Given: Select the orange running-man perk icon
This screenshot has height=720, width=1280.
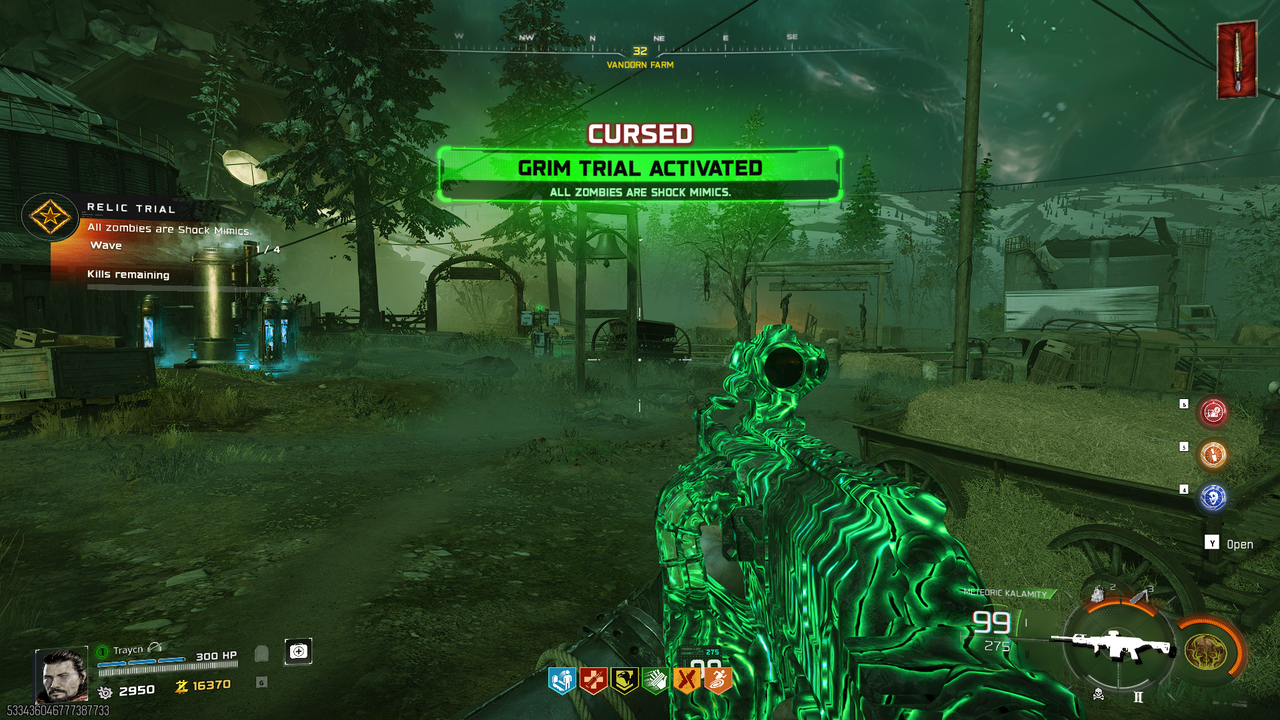Looking at the screenshot, I should click(x=718, y=681).
